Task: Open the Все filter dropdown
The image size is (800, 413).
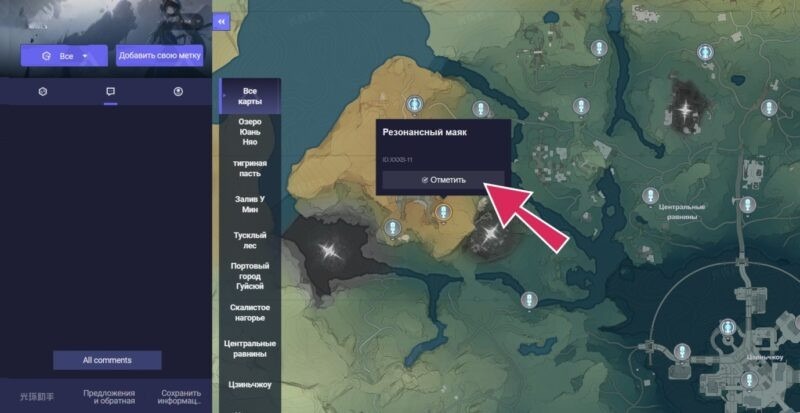Action: click(x=66, y=56)
